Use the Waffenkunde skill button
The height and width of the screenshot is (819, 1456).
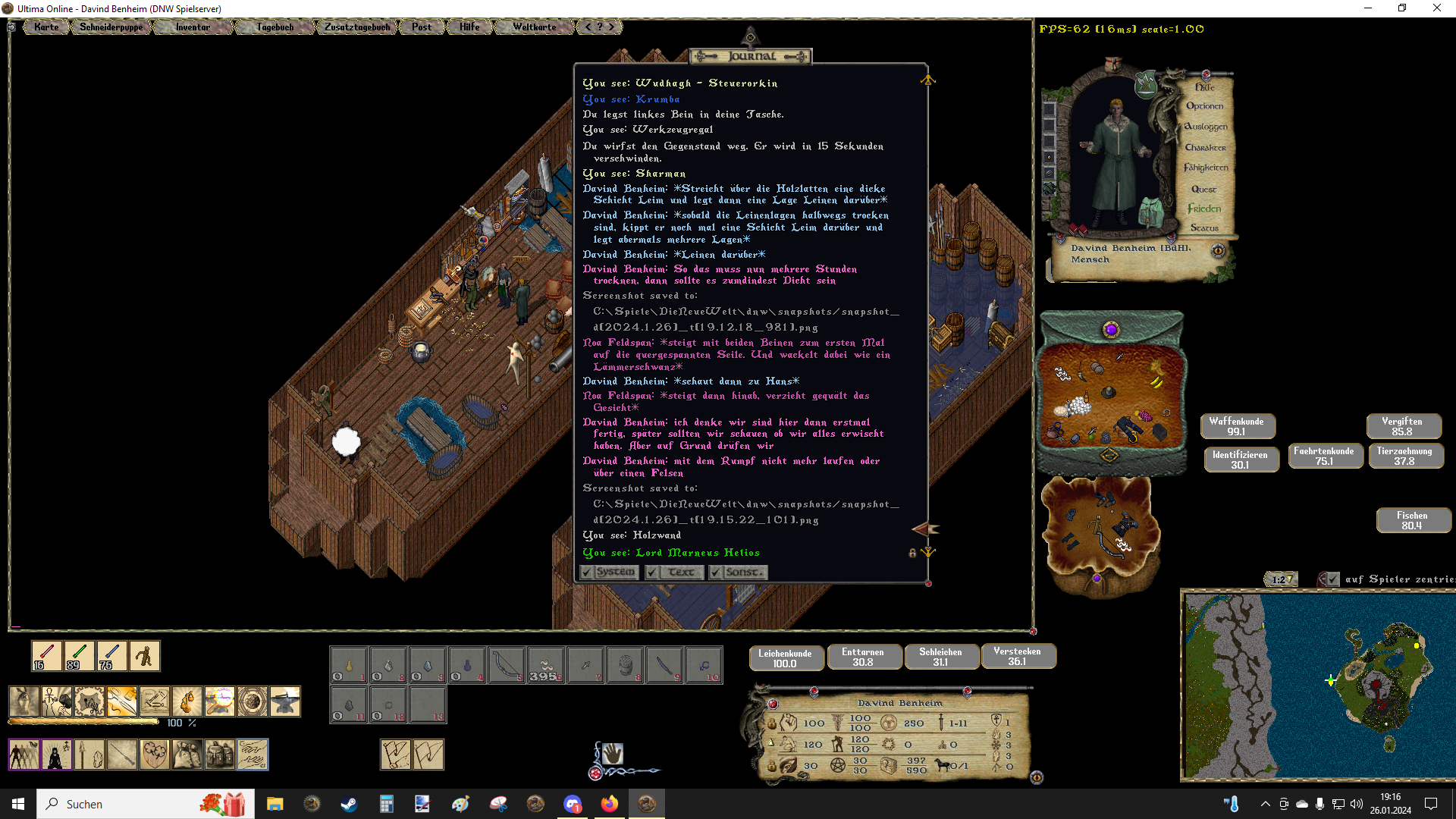coord(1236,426)
